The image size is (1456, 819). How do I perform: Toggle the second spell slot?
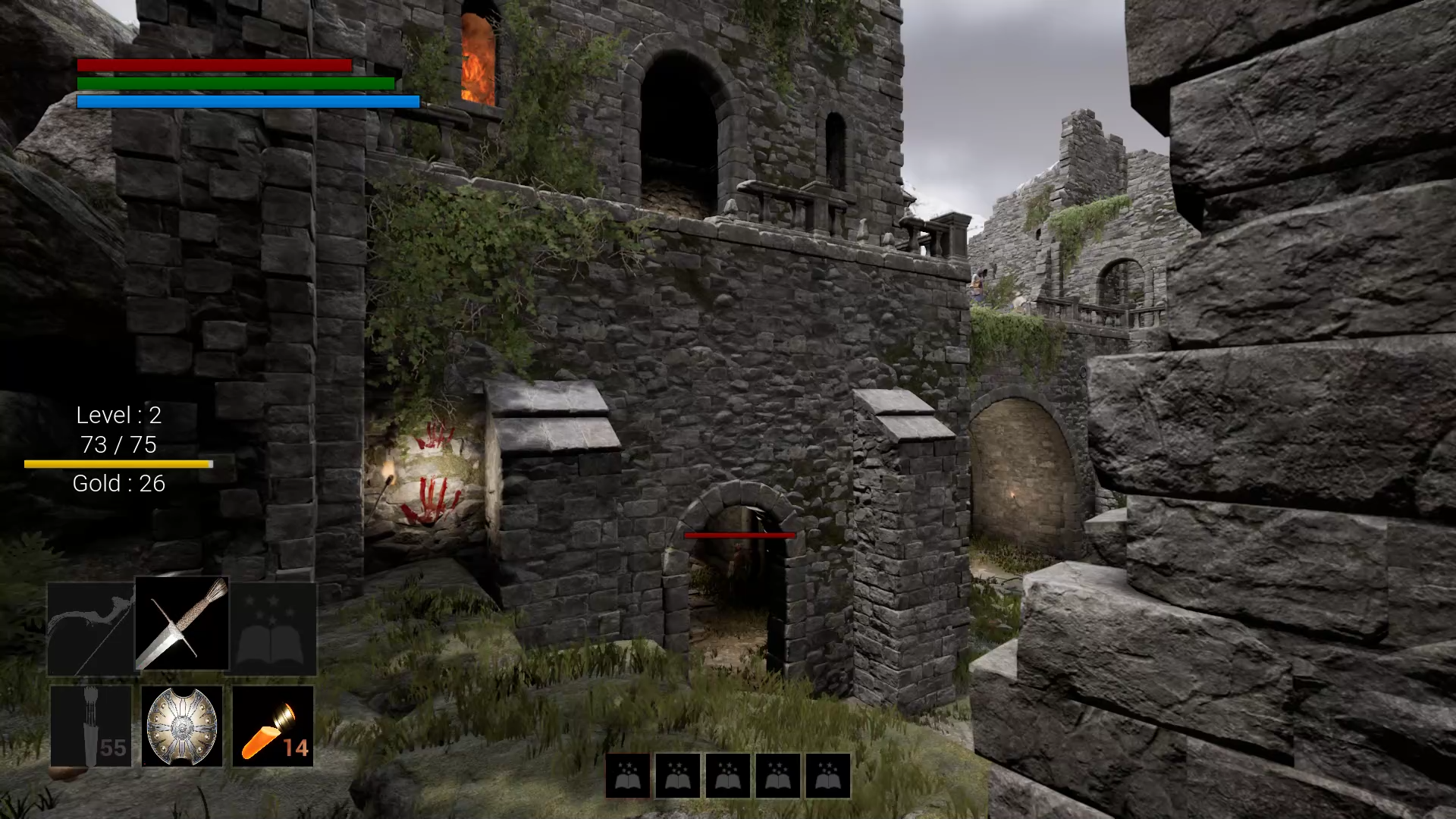click(676, 776)
